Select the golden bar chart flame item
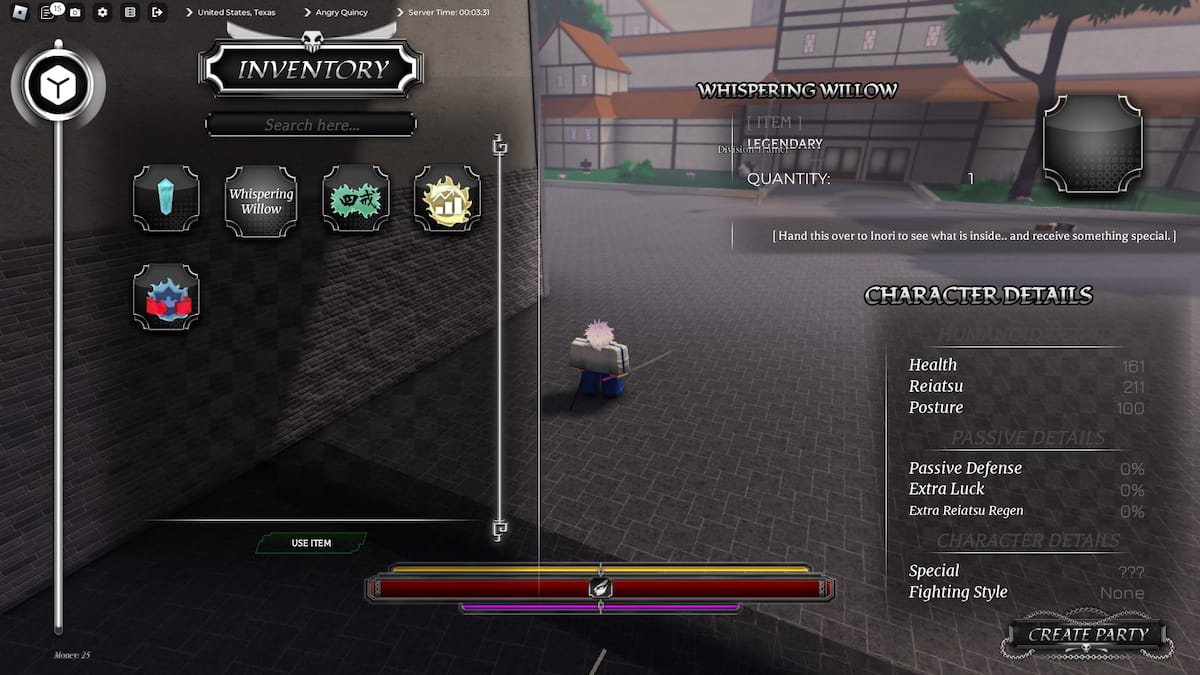Viewport: 1200px width, 675px height. click(x=448, y=199)
